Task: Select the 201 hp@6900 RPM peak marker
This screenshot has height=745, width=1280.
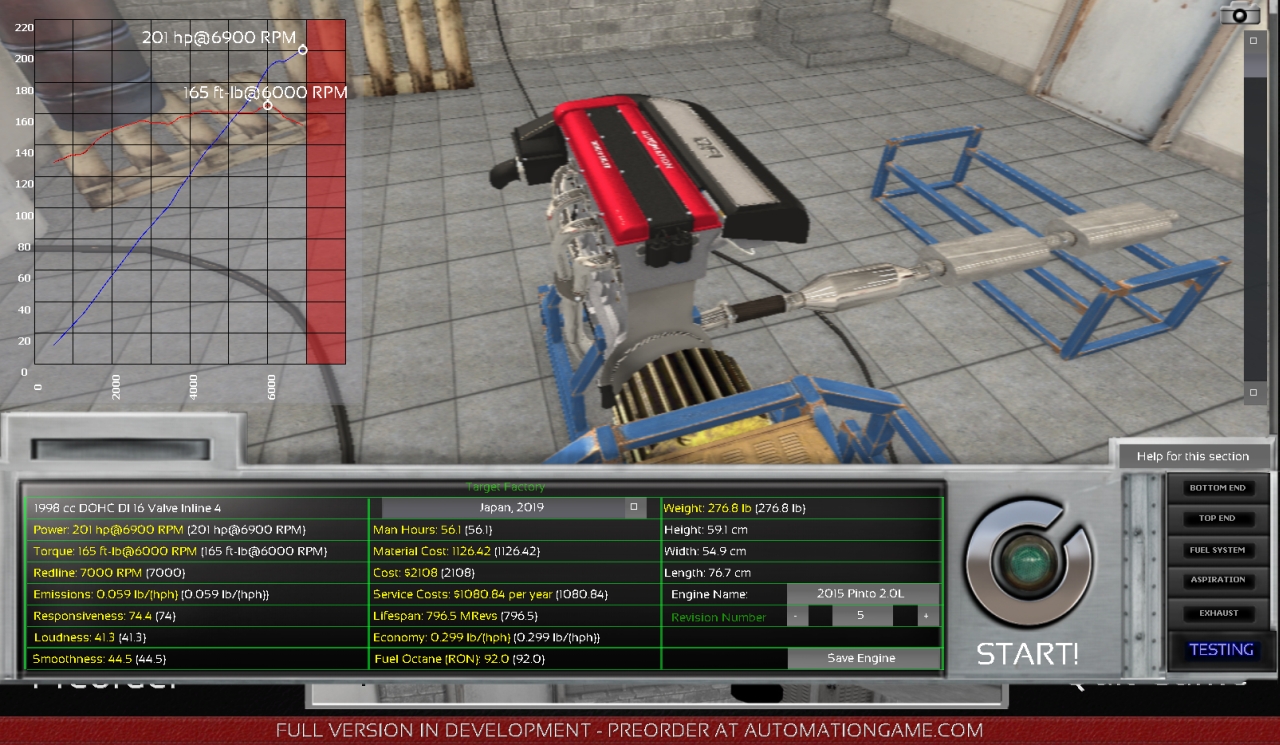Action: coord(303,49)
